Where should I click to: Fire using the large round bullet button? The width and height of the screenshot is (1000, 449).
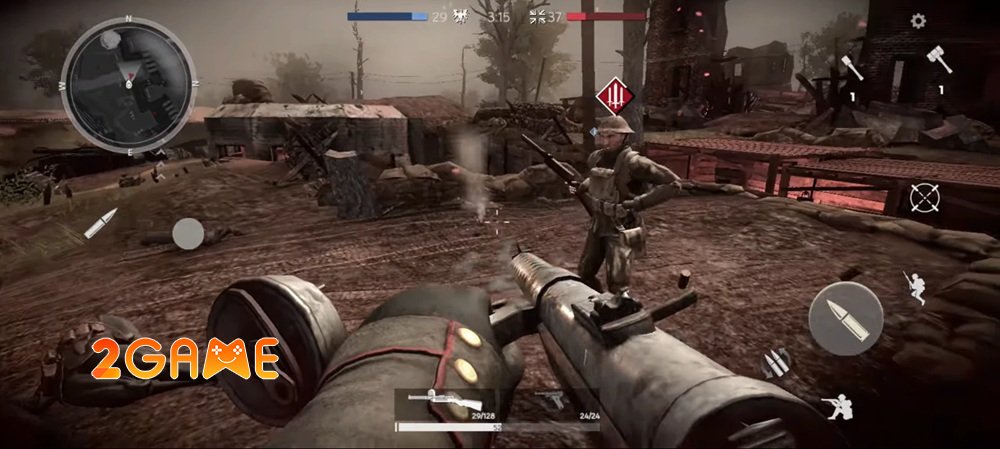pyautogui.click(x=846, y=318)
